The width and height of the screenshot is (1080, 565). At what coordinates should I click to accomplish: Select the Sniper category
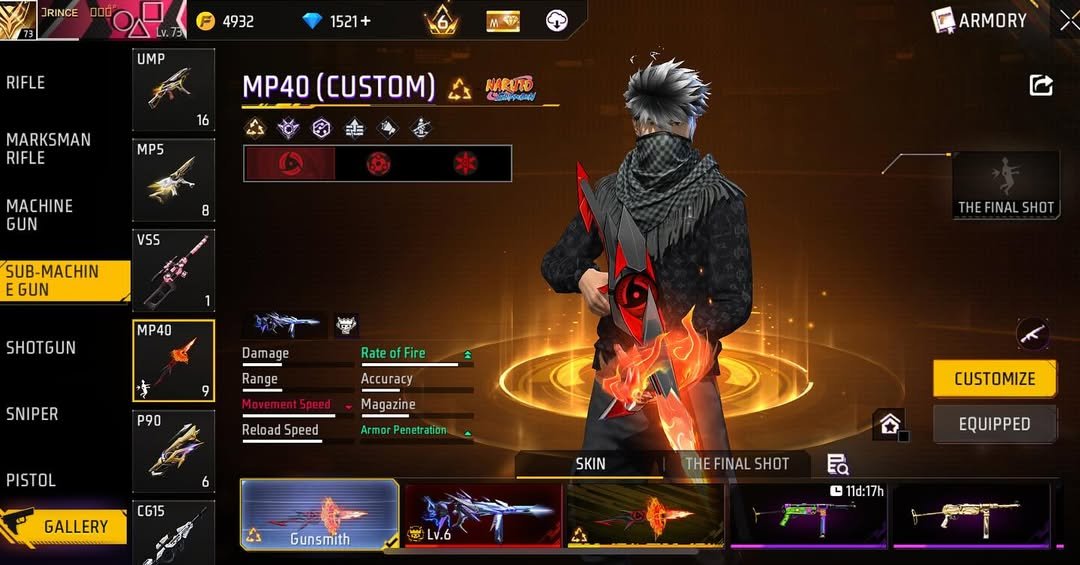click(x=32, y=414)
